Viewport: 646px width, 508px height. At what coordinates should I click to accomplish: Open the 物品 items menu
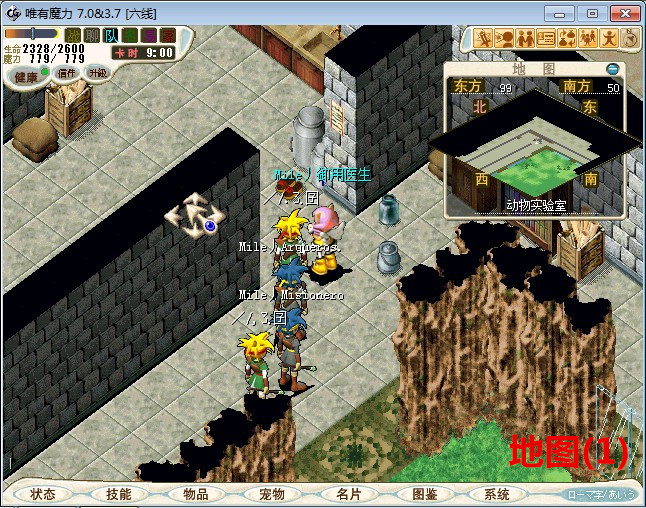point(195,494)
